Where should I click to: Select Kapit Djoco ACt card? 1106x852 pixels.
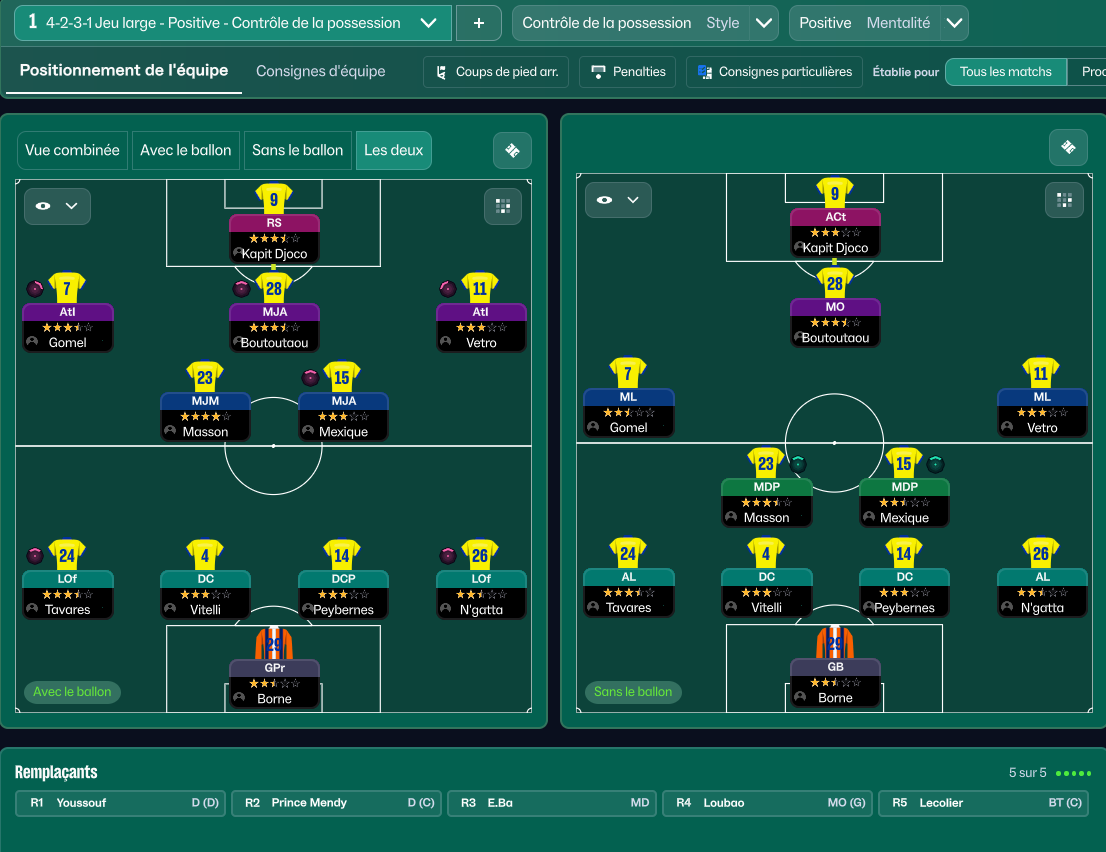tap(835, 231)
